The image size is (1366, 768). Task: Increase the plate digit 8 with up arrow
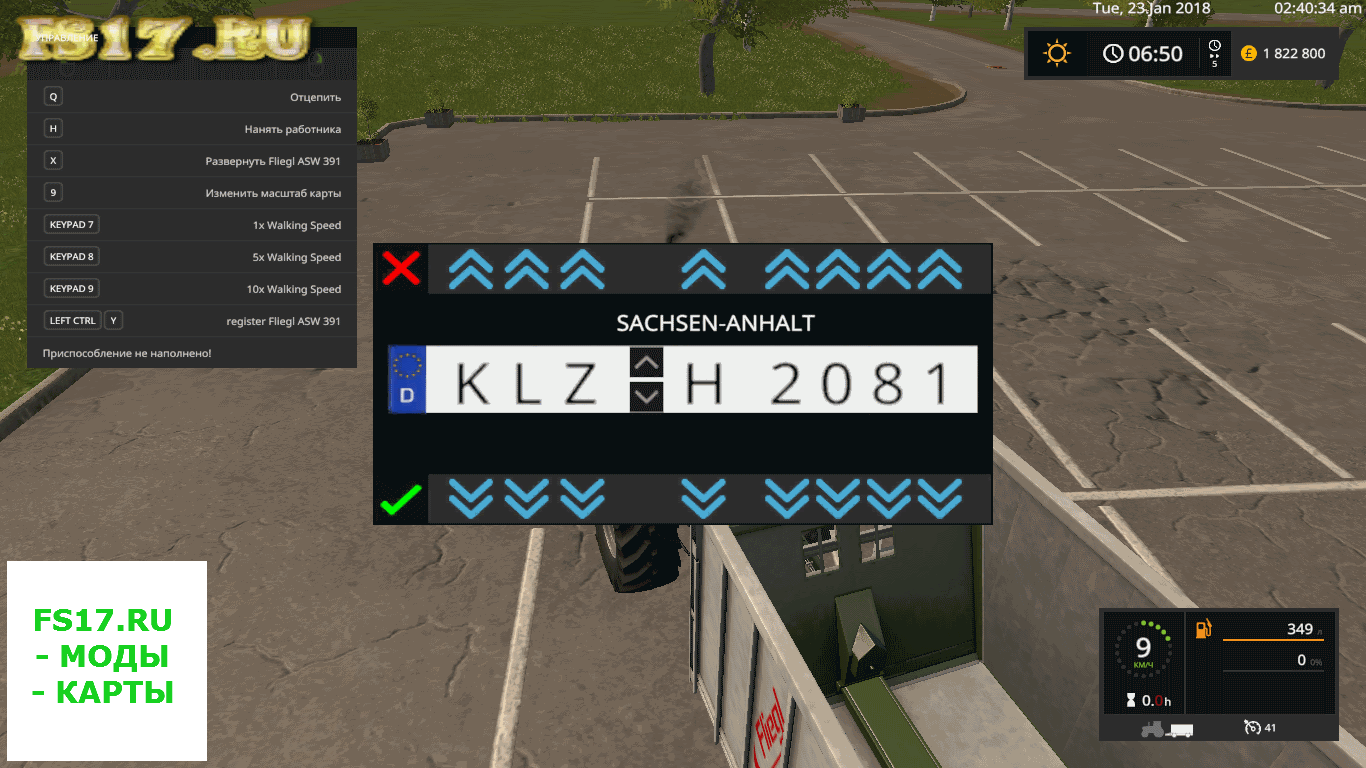click(x=889, y=269)
